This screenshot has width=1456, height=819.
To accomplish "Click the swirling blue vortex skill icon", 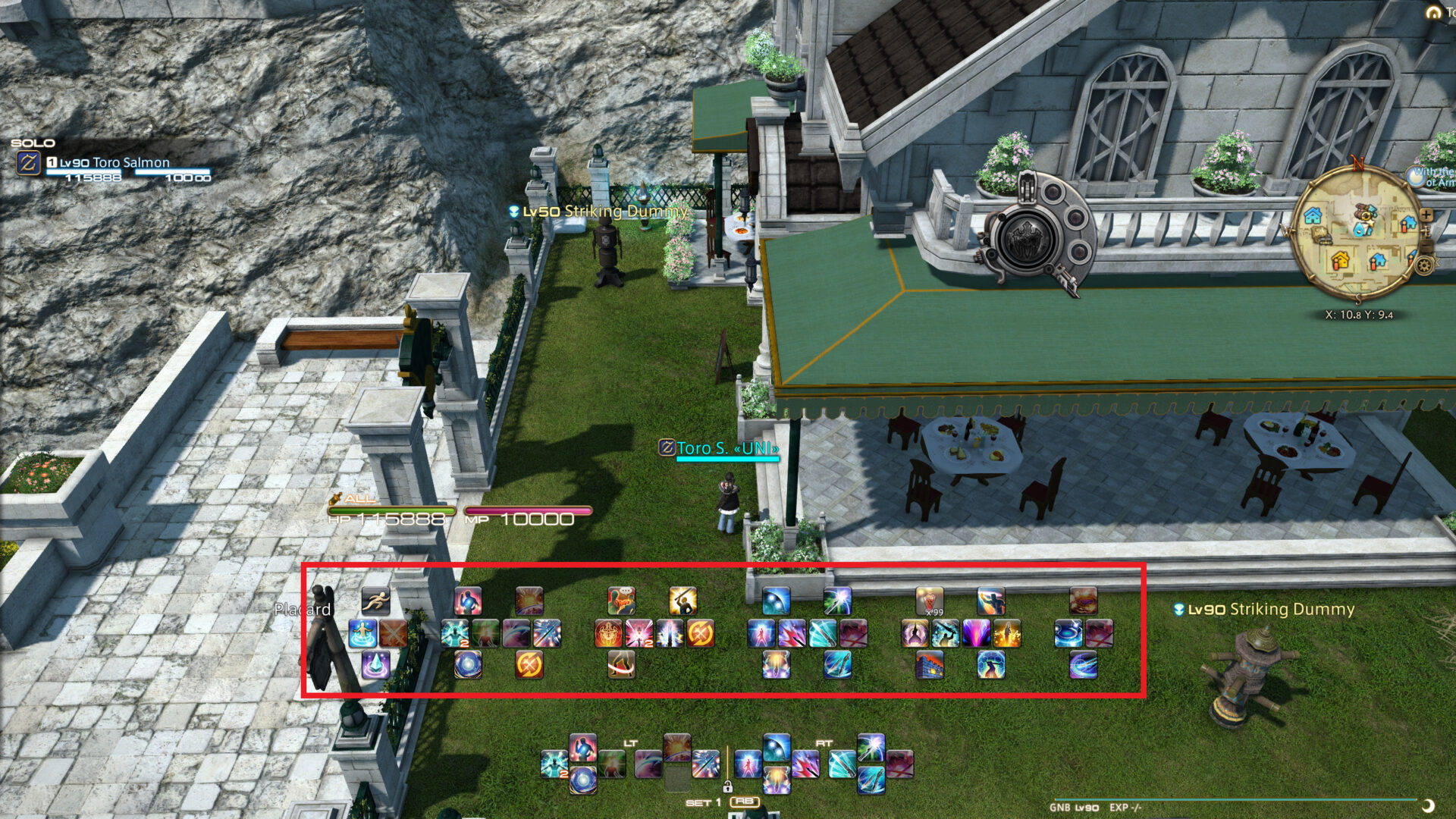I will tap(469, 665).
